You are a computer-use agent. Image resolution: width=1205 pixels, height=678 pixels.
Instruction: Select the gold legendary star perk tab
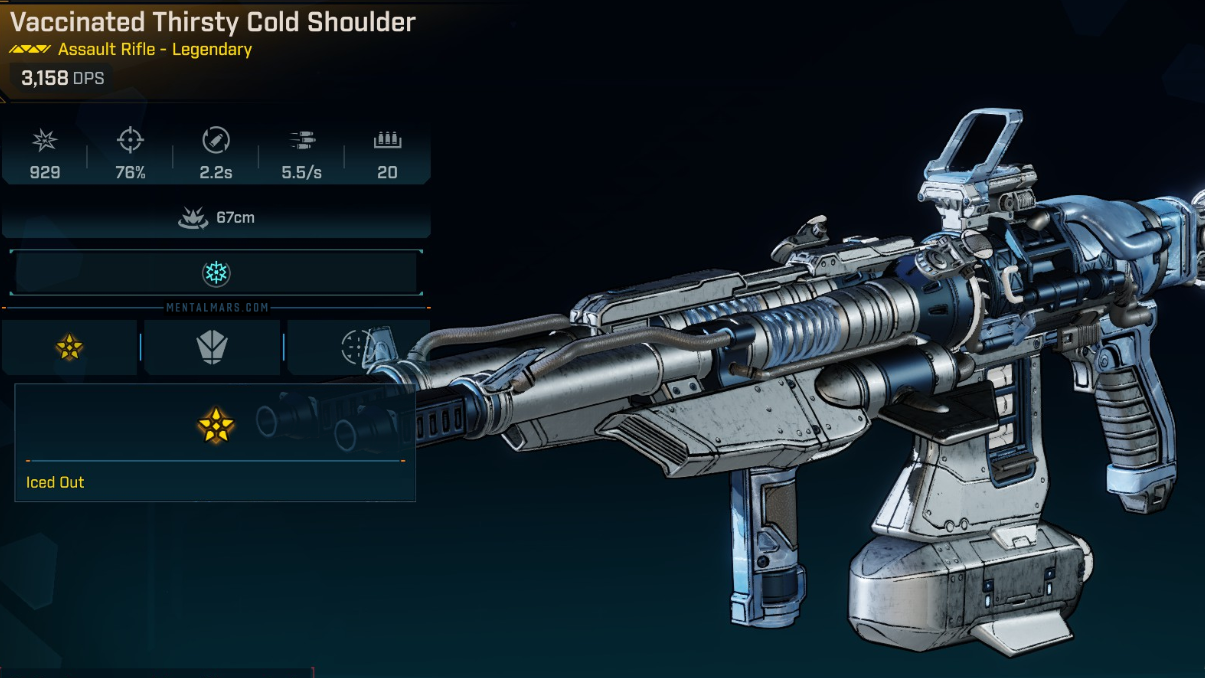69,348
